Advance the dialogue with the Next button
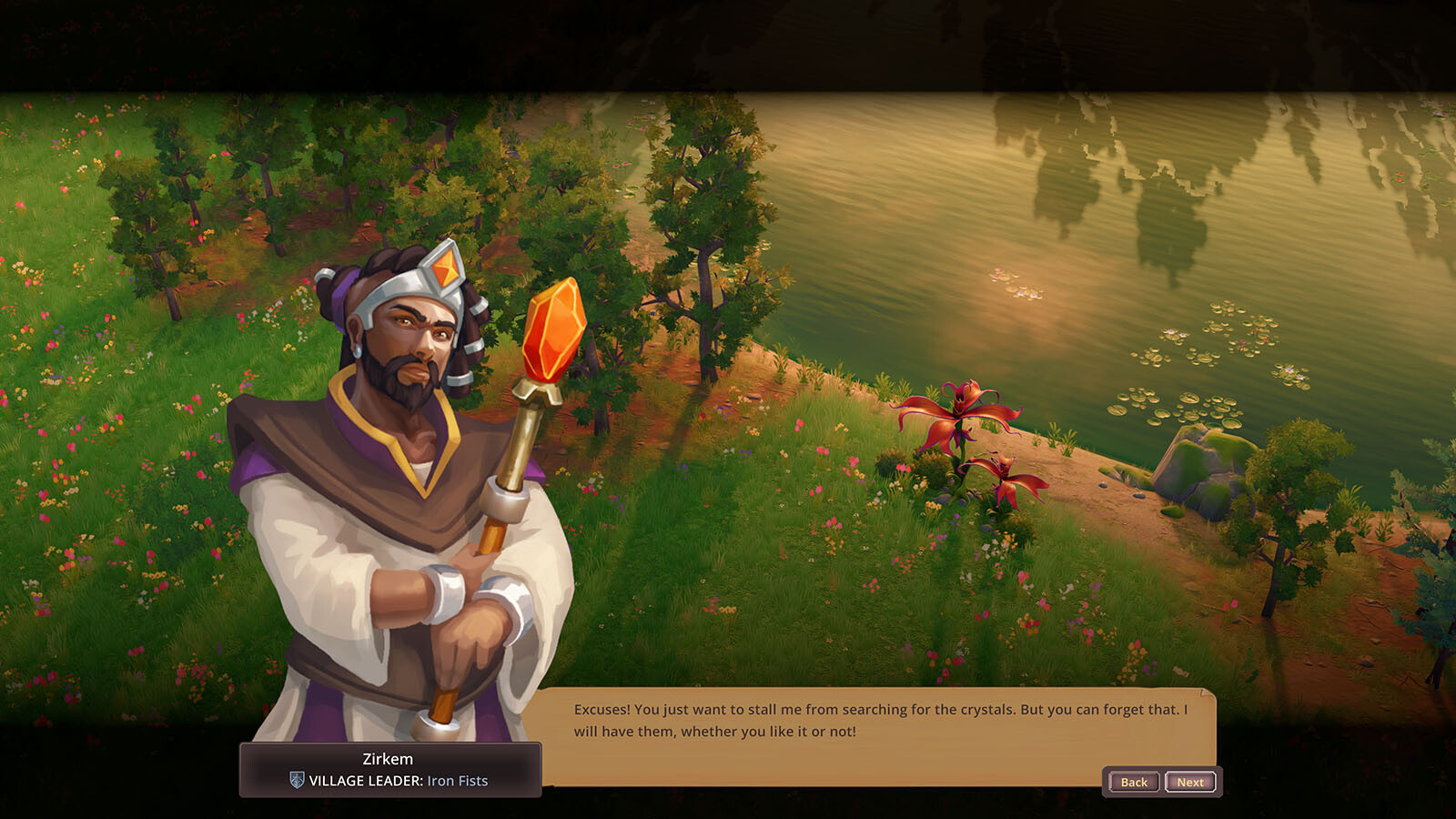The height and width of the screenshot is (819, 1456). [x=1190, y=782]
